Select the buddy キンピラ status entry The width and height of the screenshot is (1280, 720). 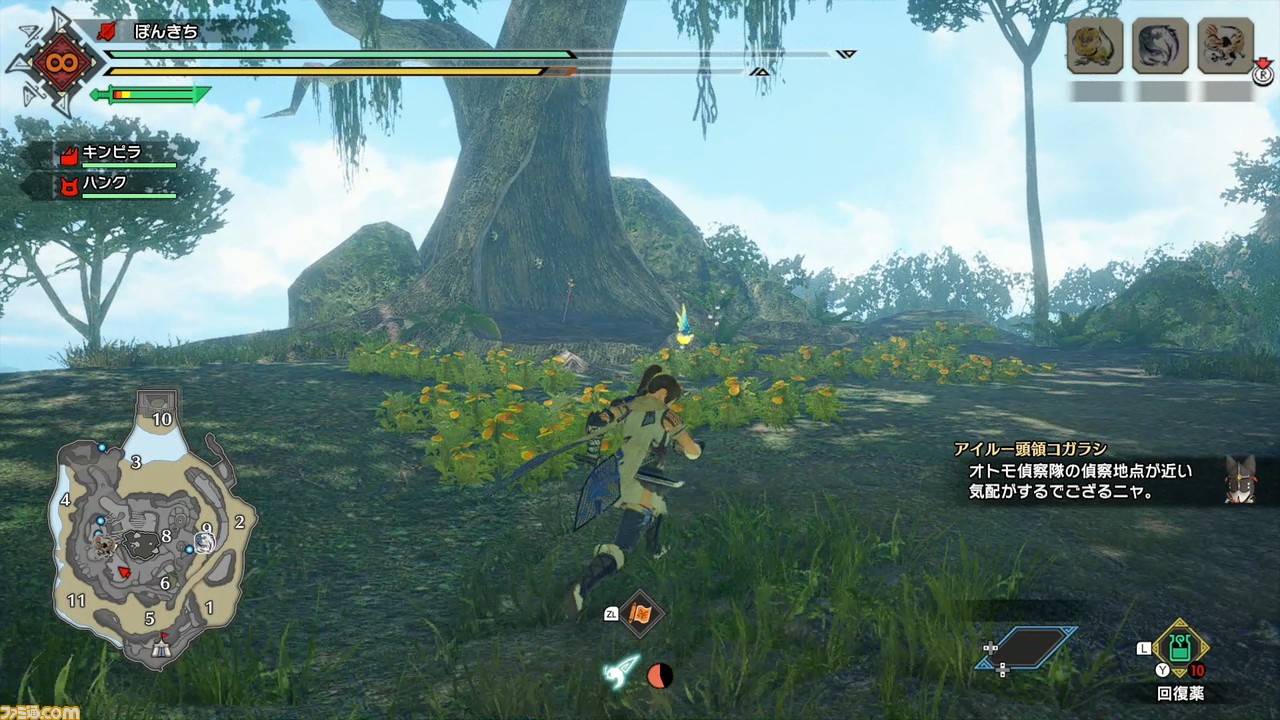click(x=117, y=155)
